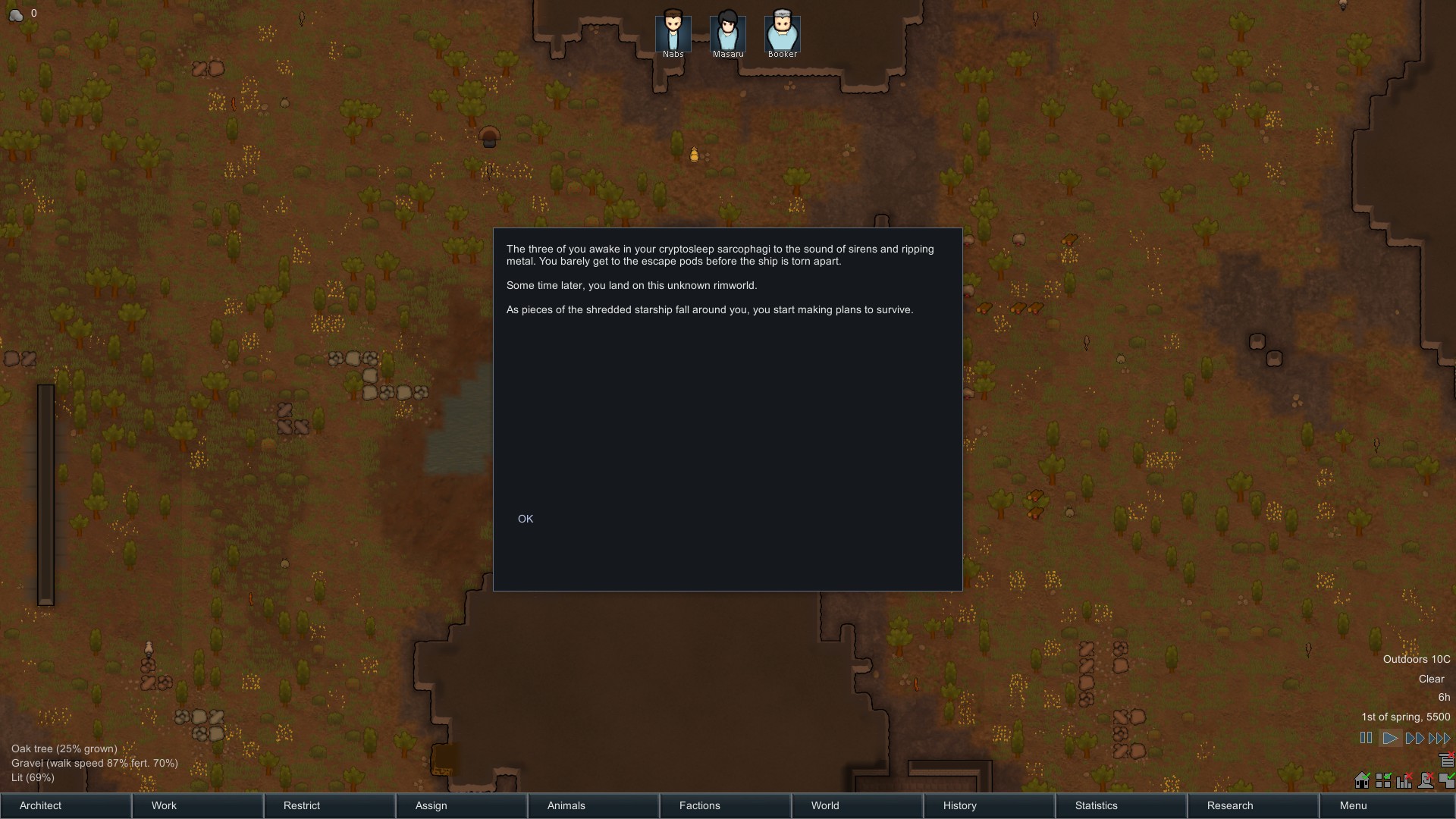Dismiss the intro dialog with OK
The width and height of the screenshot is (1456, 819).
coord(526,519)
